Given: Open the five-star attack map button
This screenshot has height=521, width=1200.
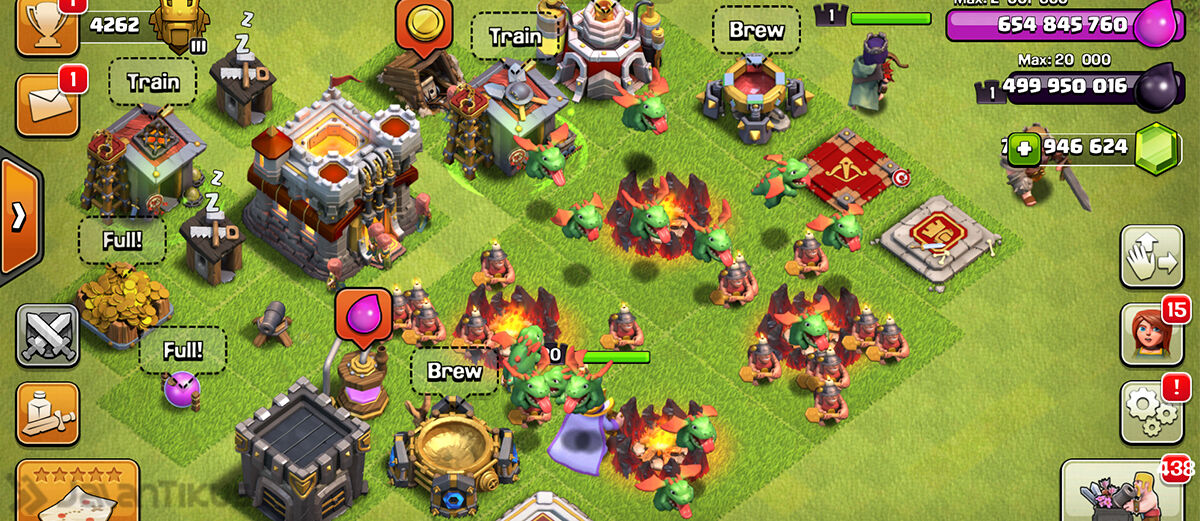Looking at the screenshot, I should pos(77,492).
